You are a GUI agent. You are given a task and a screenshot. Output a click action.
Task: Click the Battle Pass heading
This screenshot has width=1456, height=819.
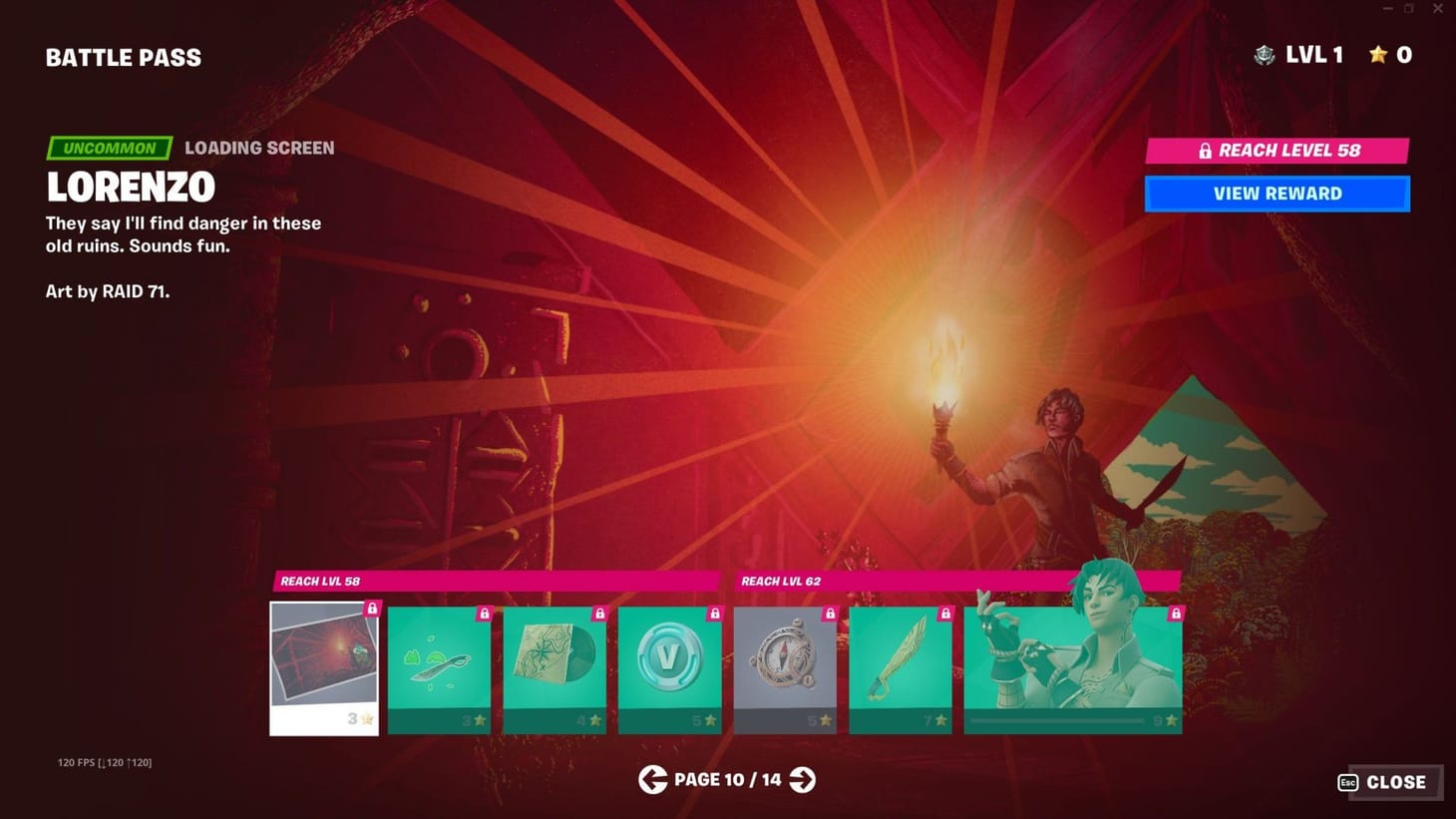(122, 57)
